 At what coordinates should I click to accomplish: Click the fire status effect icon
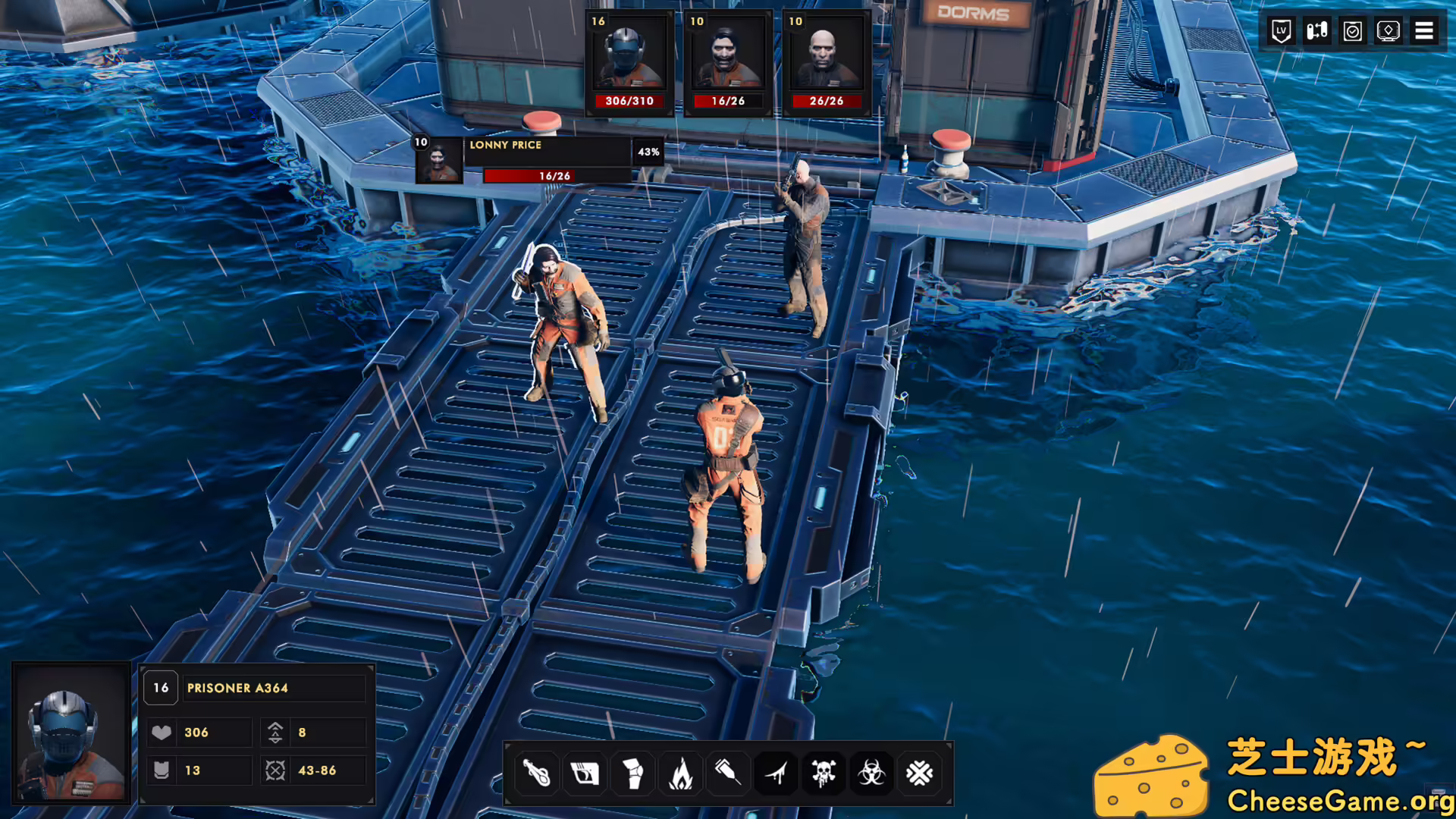click(681, 773)
